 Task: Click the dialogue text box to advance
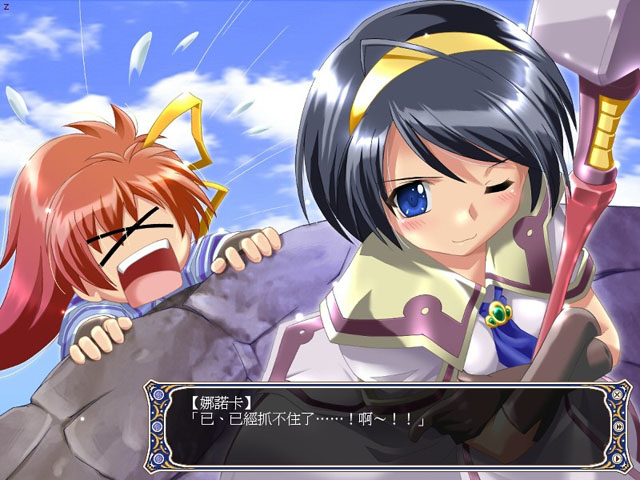click(x=380, y=425)
